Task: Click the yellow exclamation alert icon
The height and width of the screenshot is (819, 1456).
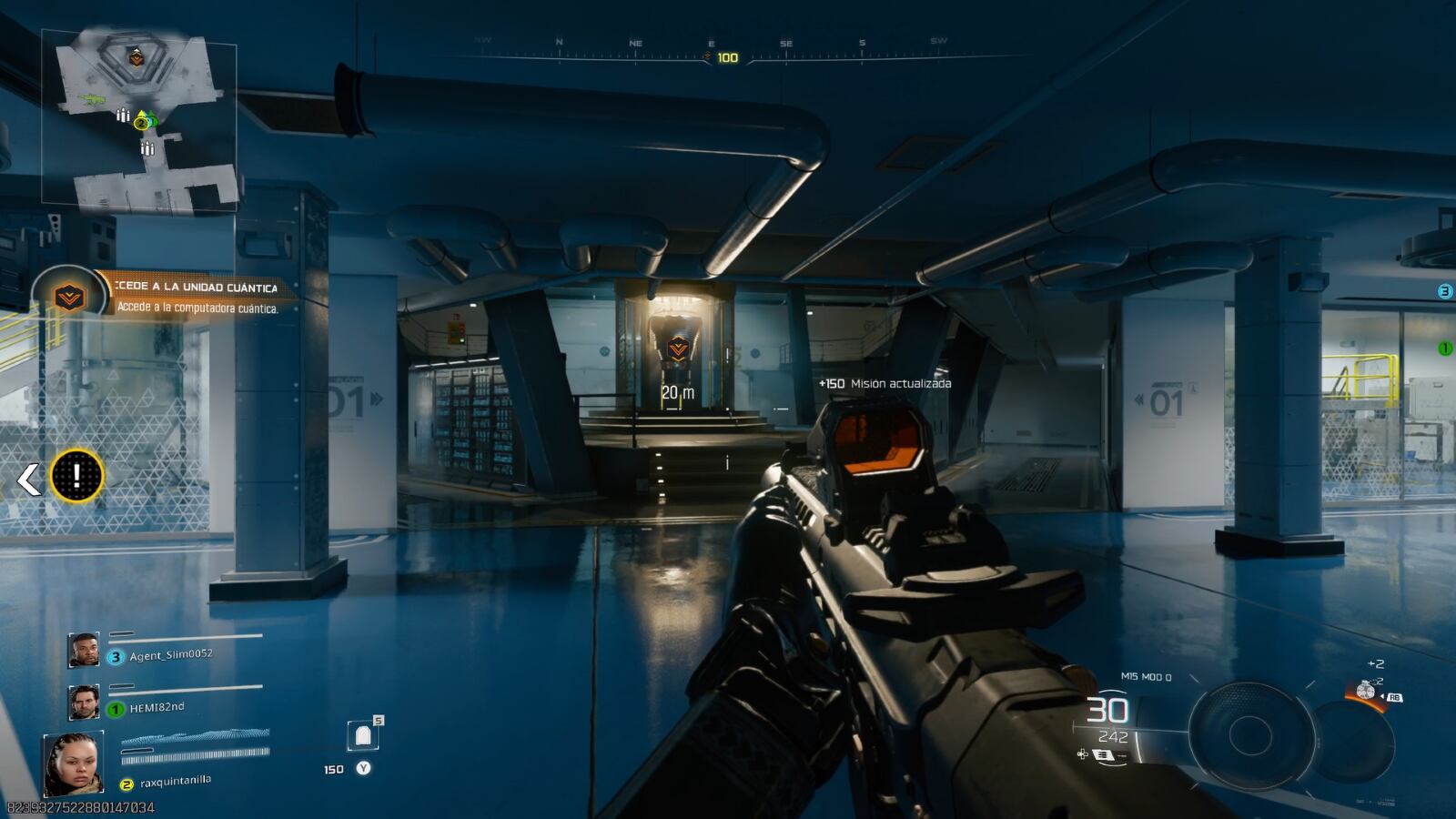Action: (x=77, y=476)
